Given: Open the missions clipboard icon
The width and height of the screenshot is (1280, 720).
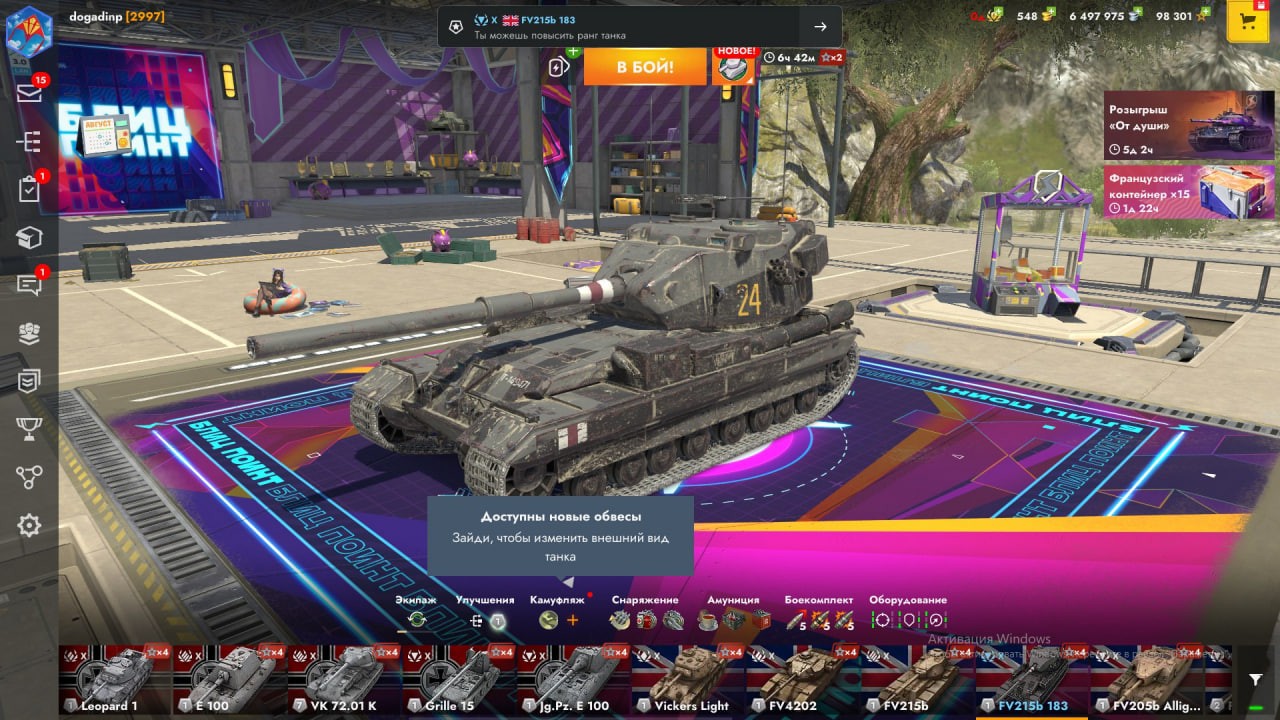Looking at the screenshot, I should (x=29, y=189).
